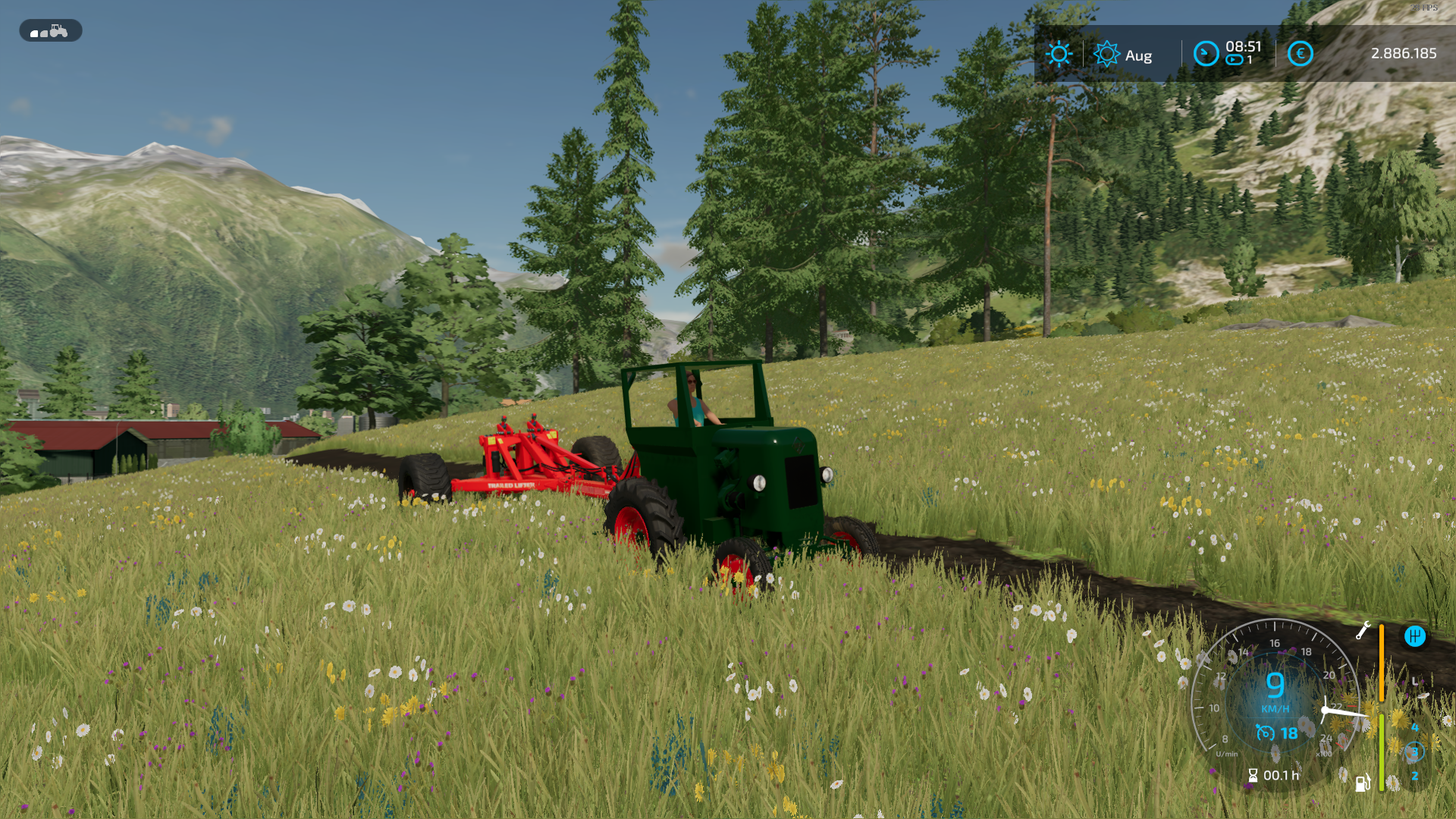Click the cruise control speed icon

1265,733
